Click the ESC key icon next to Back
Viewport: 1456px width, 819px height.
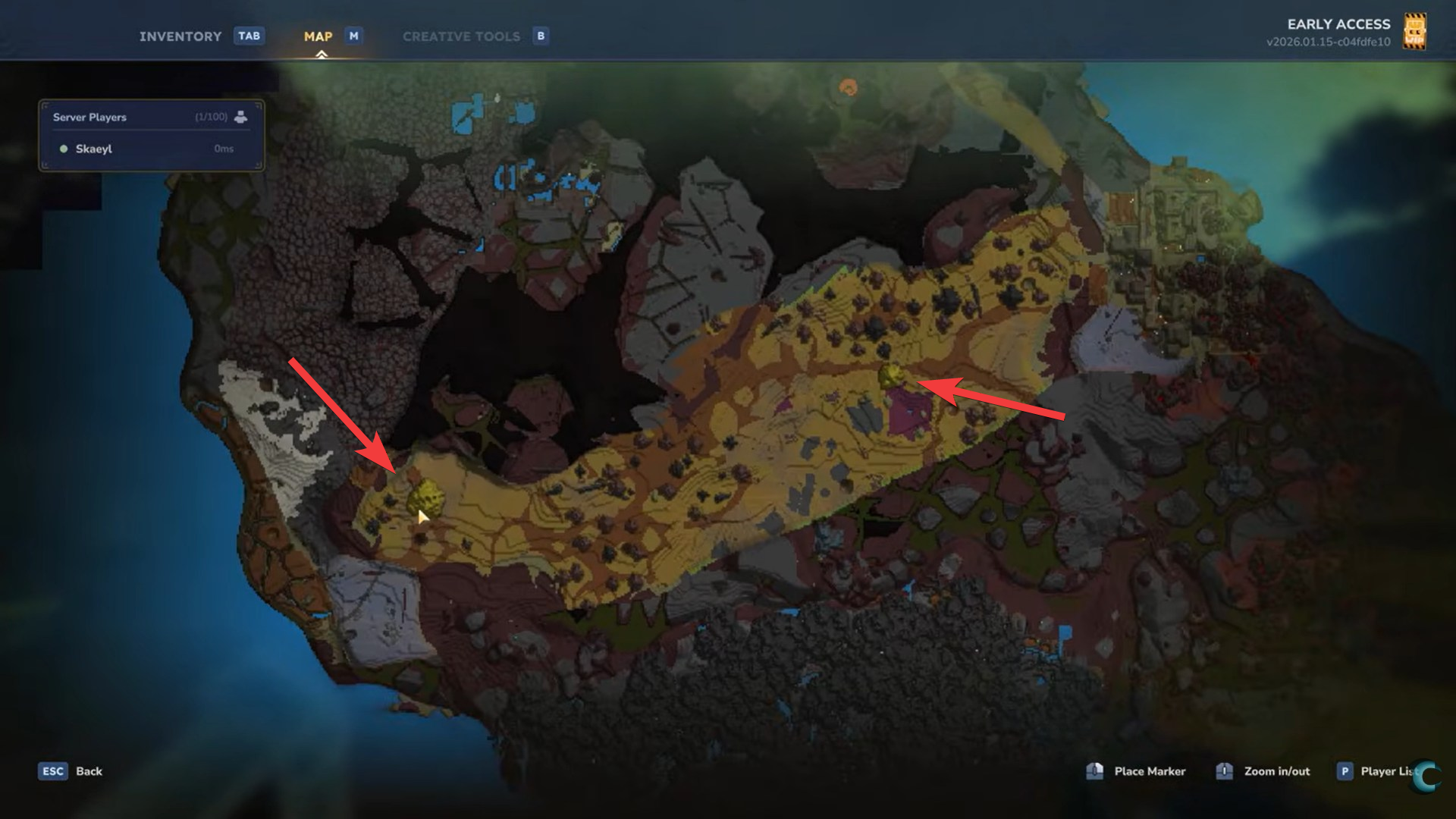(x=52, y=770)
